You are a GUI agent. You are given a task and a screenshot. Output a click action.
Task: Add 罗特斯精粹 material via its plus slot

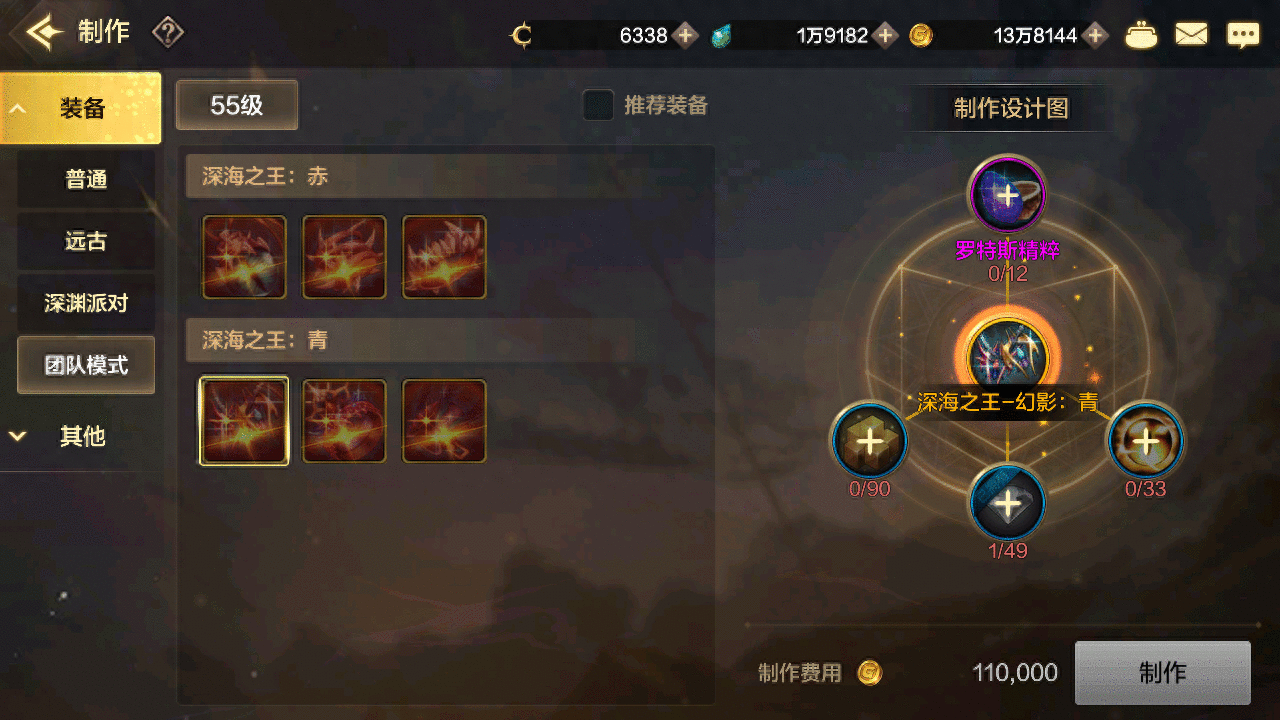tap(1006, 195)
